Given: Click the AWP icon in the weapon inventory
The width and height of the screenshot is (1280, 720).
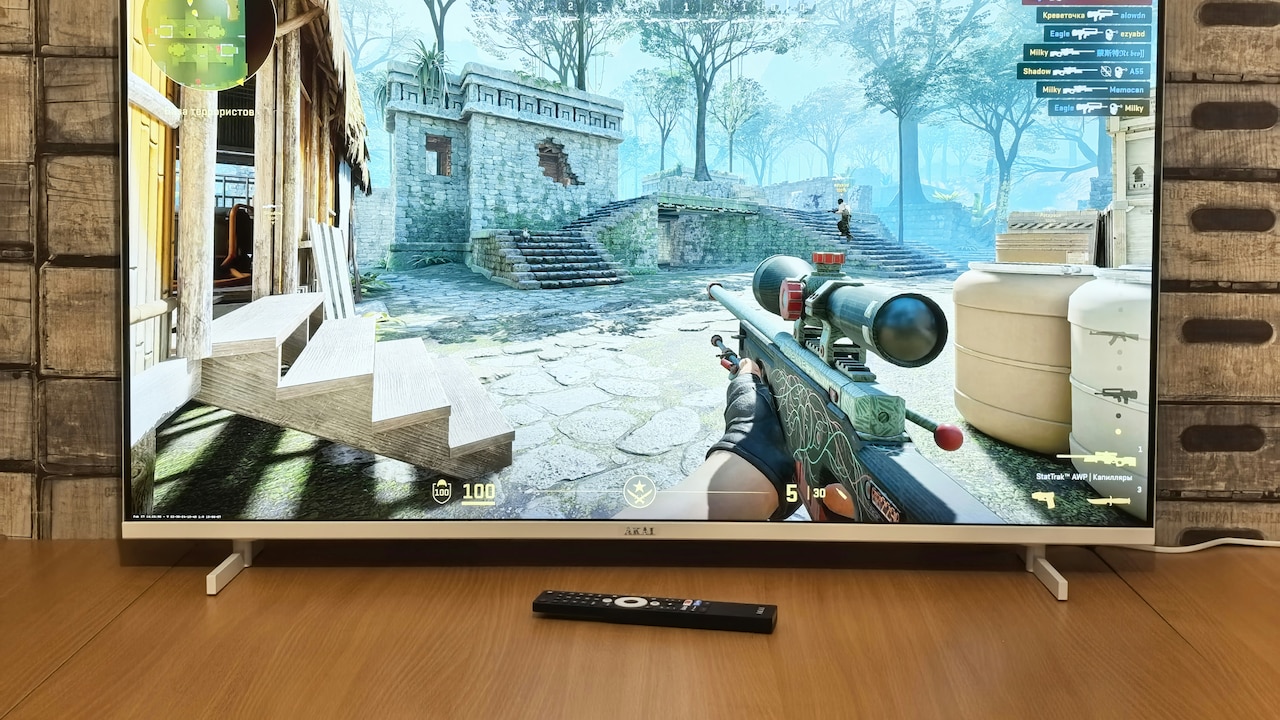Looking at the screenshot, I should 1105,457.
